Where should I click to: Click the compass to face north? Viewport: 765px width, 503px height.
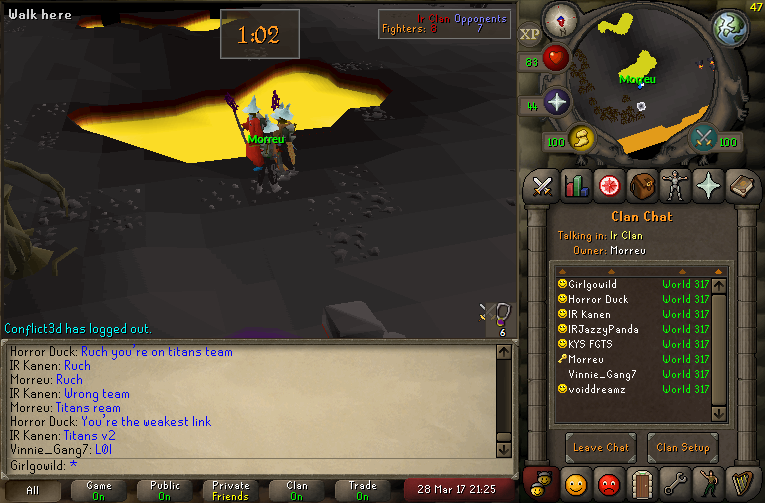click(x=556, y=19)
